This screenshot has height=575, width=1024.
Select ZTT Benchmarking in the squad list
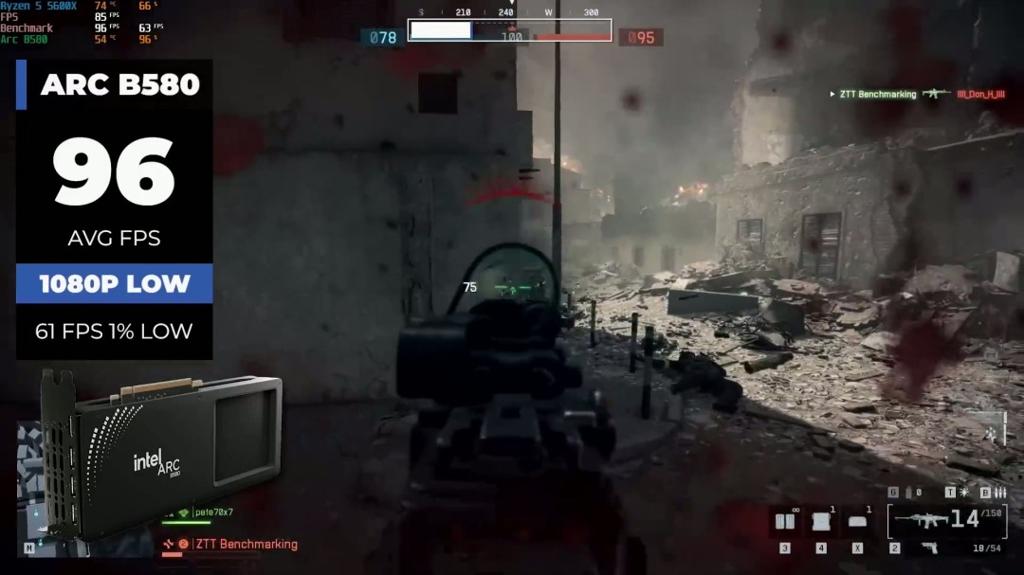tap(245, 544)
